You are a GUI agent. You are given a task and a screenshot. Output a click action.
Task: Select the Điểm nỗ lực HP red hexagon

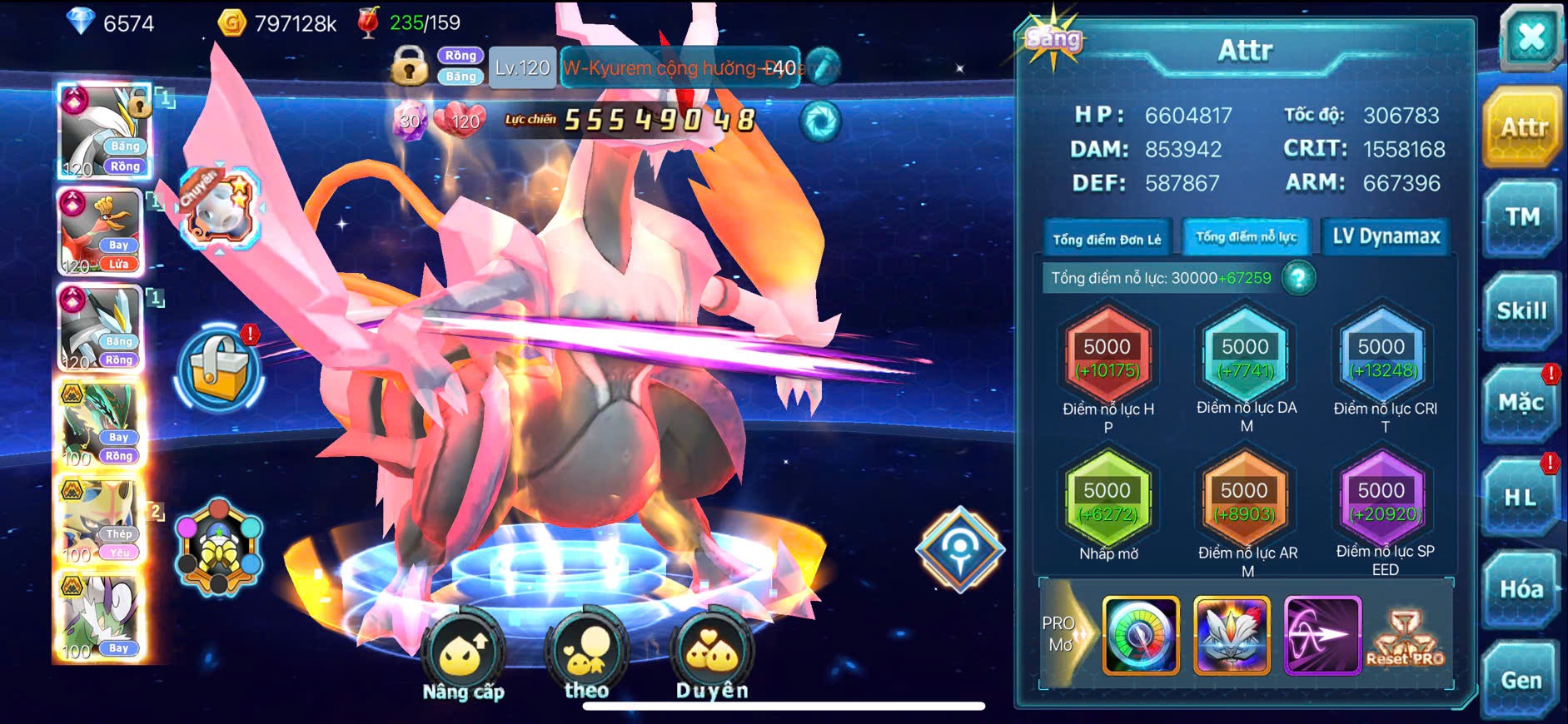pyautogui.click(x=1108, y=359)
